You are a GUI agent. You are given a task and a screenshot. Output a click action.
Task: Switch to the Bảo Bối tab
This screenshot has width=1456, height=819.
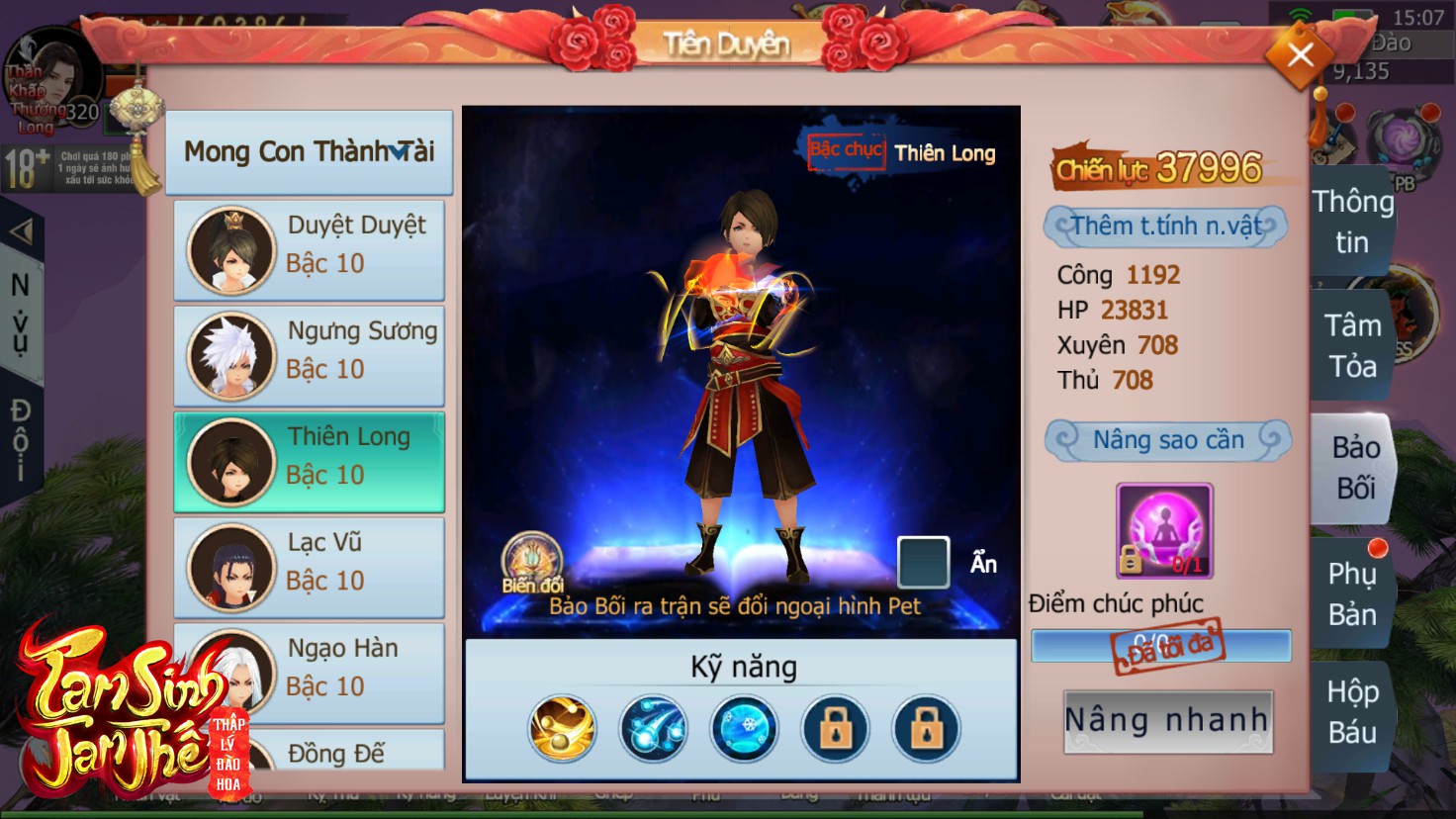point(1354,468)
